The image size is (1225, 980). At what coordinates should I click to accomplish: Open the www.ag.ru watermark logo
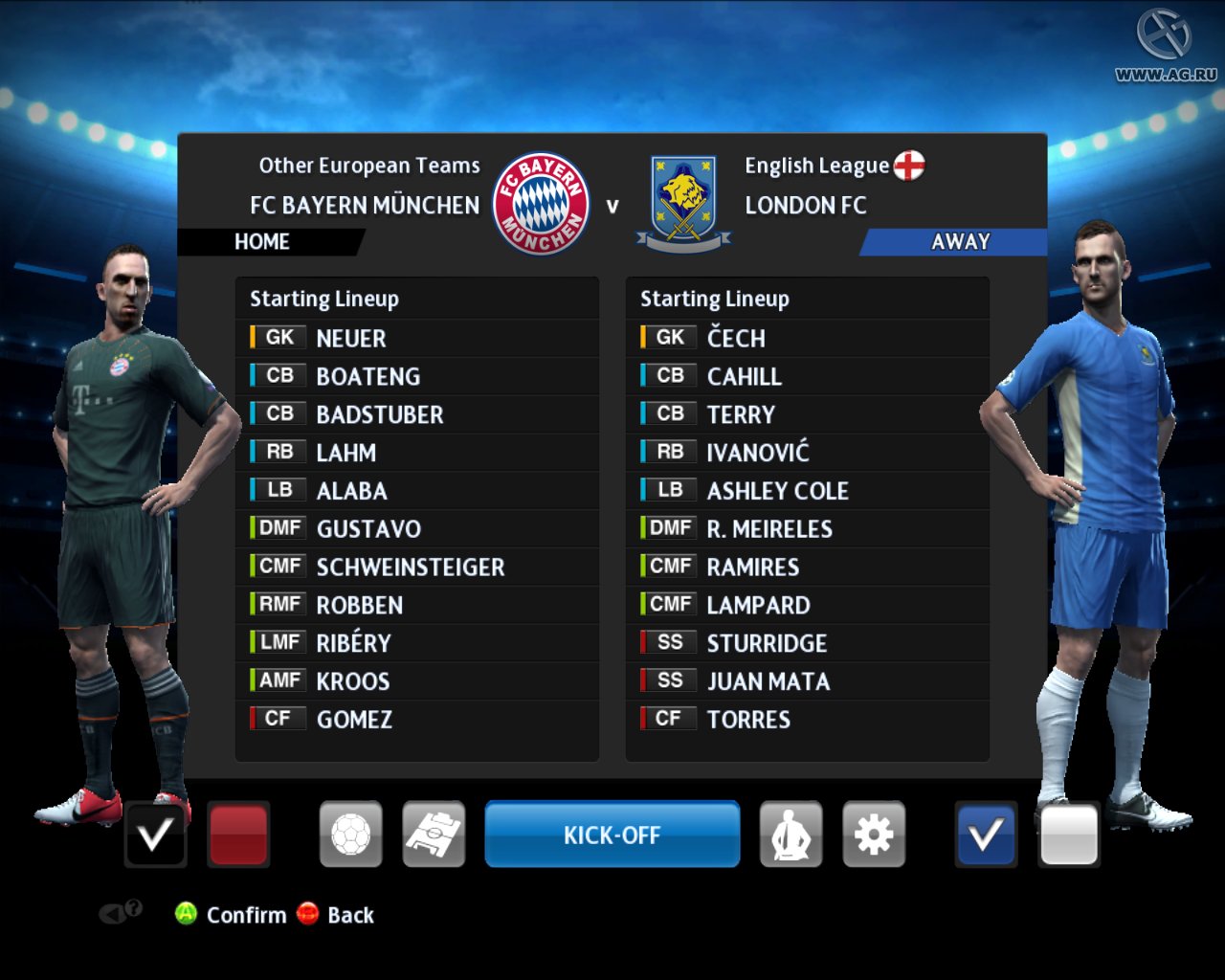pos(1165,44)
